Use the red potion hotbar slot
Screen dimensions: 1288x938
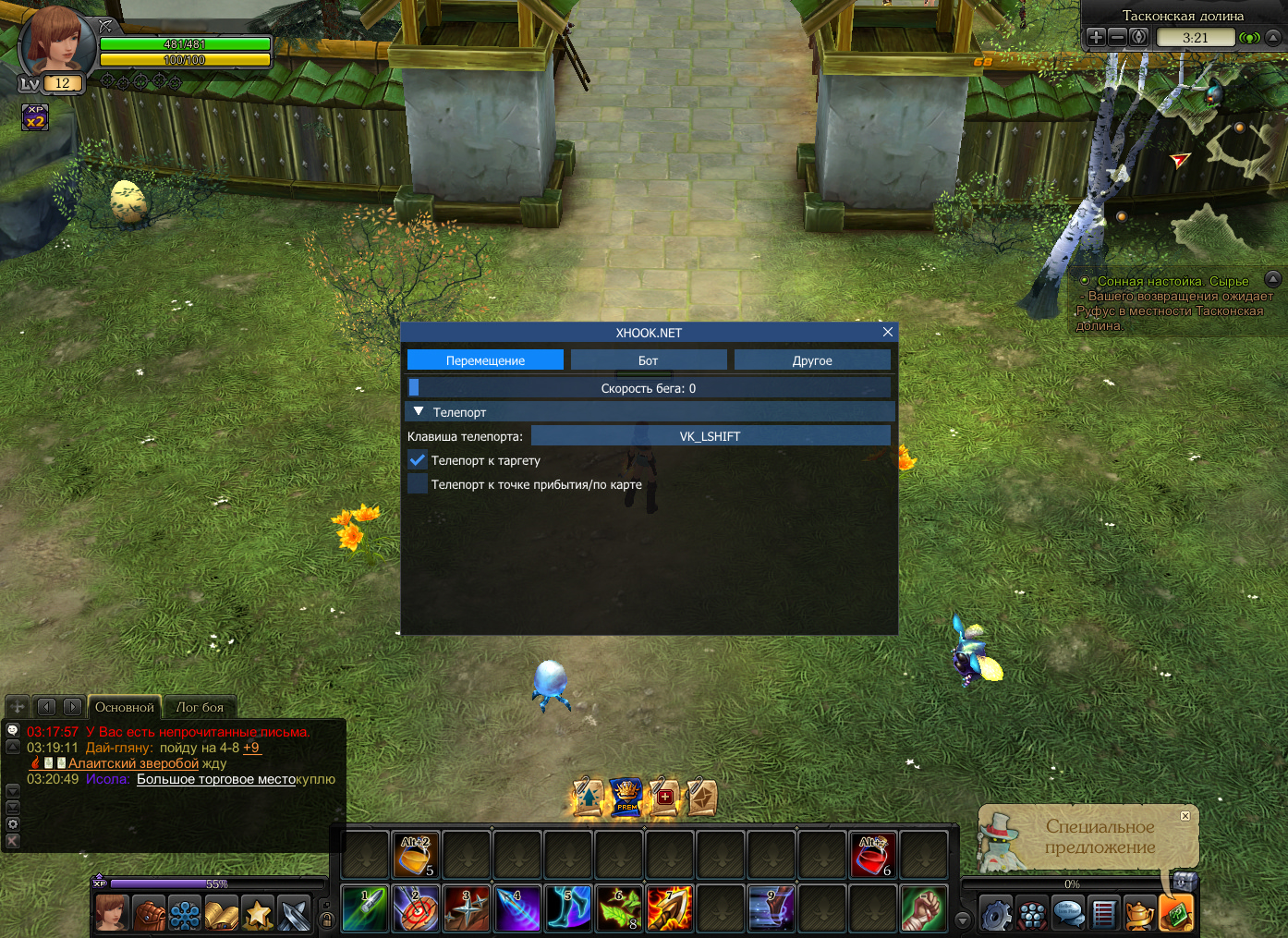(871, 855)
